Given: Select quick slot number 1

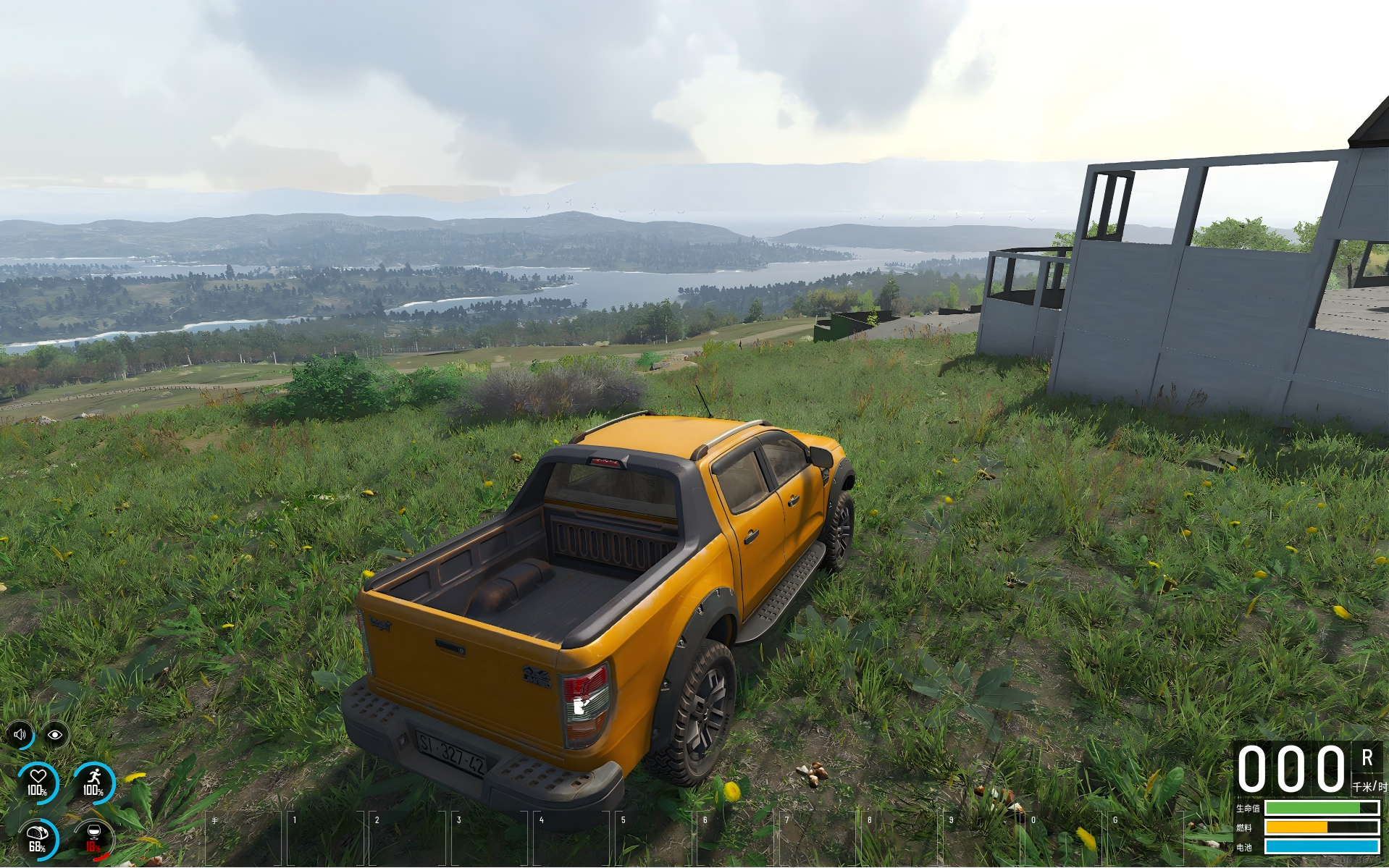Looking at the screenshot, I should coord(327,838).
